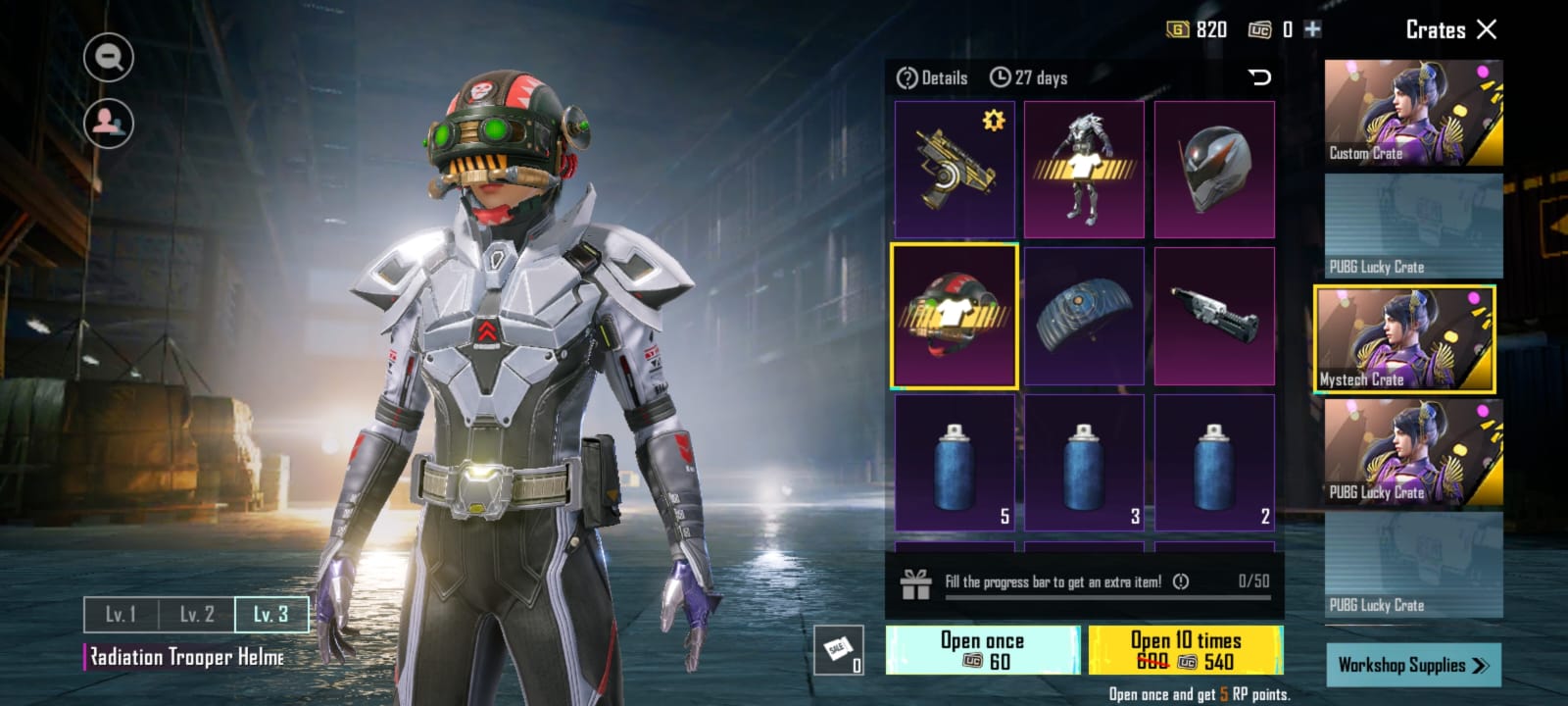Screen dimensions: 1568x706
Task: Switch helmet preview to Lv. 2
Action: click(196, 615)
